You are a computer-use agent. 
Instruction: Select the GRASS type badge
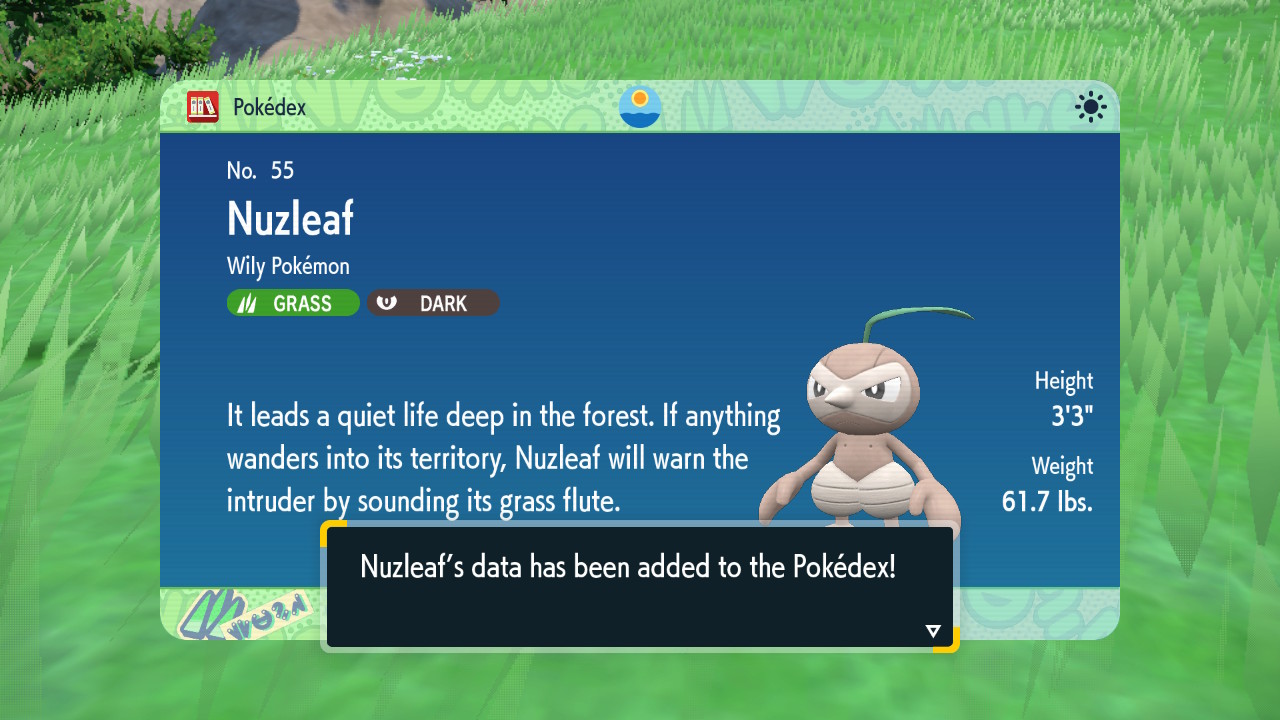[x=293, y=303]
